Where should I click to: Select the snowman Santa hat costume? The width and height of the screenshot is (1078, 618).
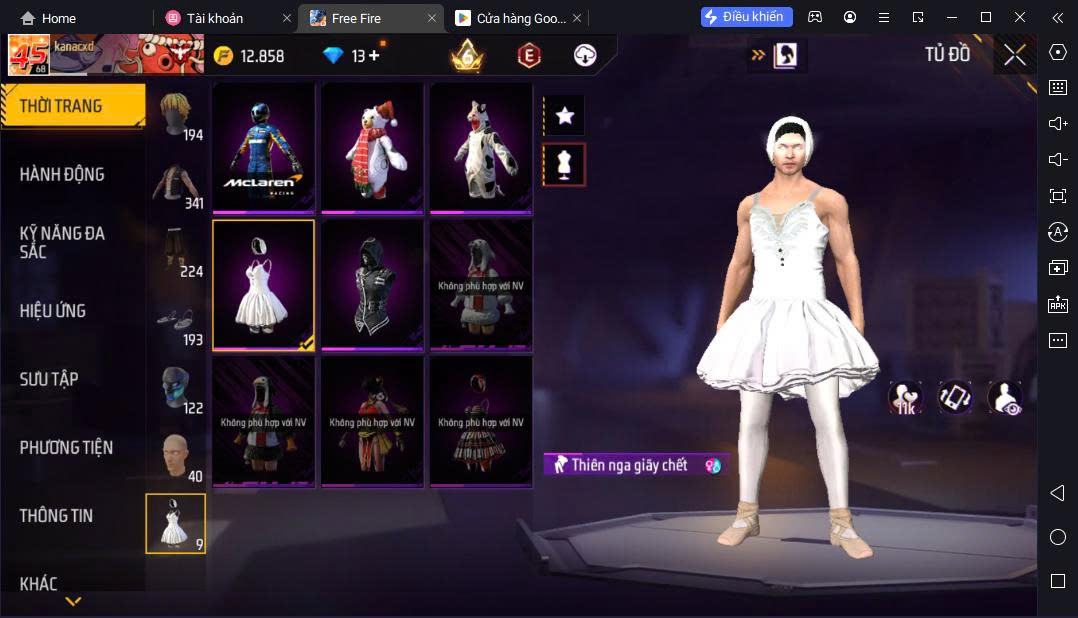click(x=372, y=147)
